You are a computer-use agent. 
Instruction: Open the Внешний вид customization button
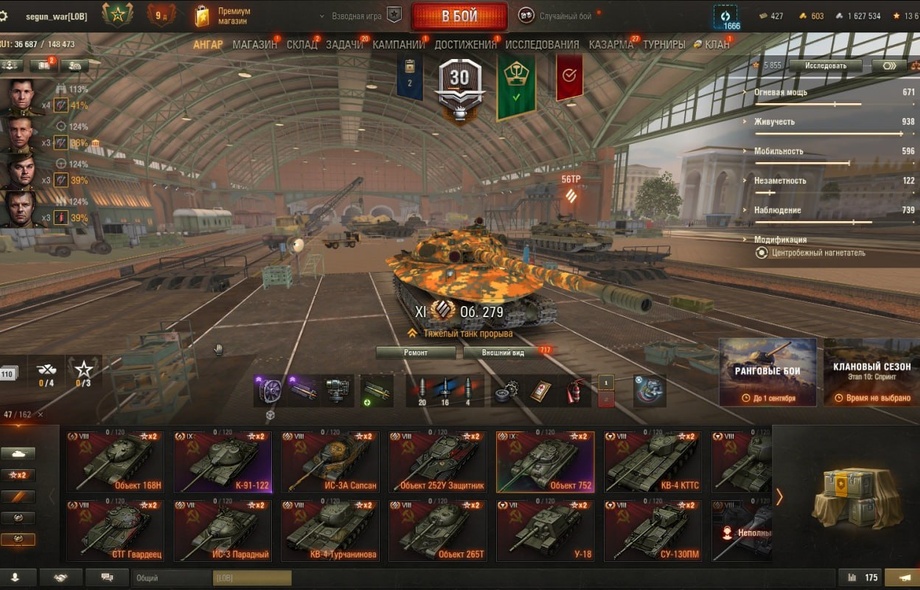503,353
